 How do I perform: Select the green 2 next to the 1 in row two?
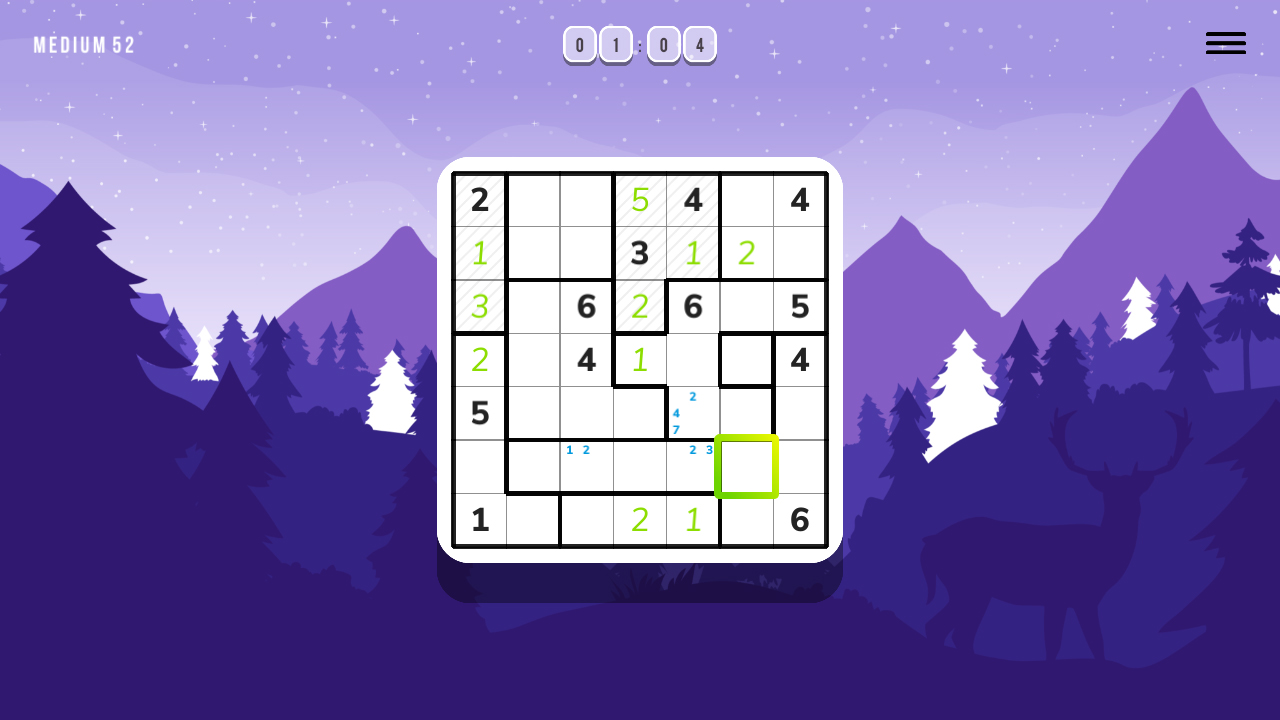(746, 254)
